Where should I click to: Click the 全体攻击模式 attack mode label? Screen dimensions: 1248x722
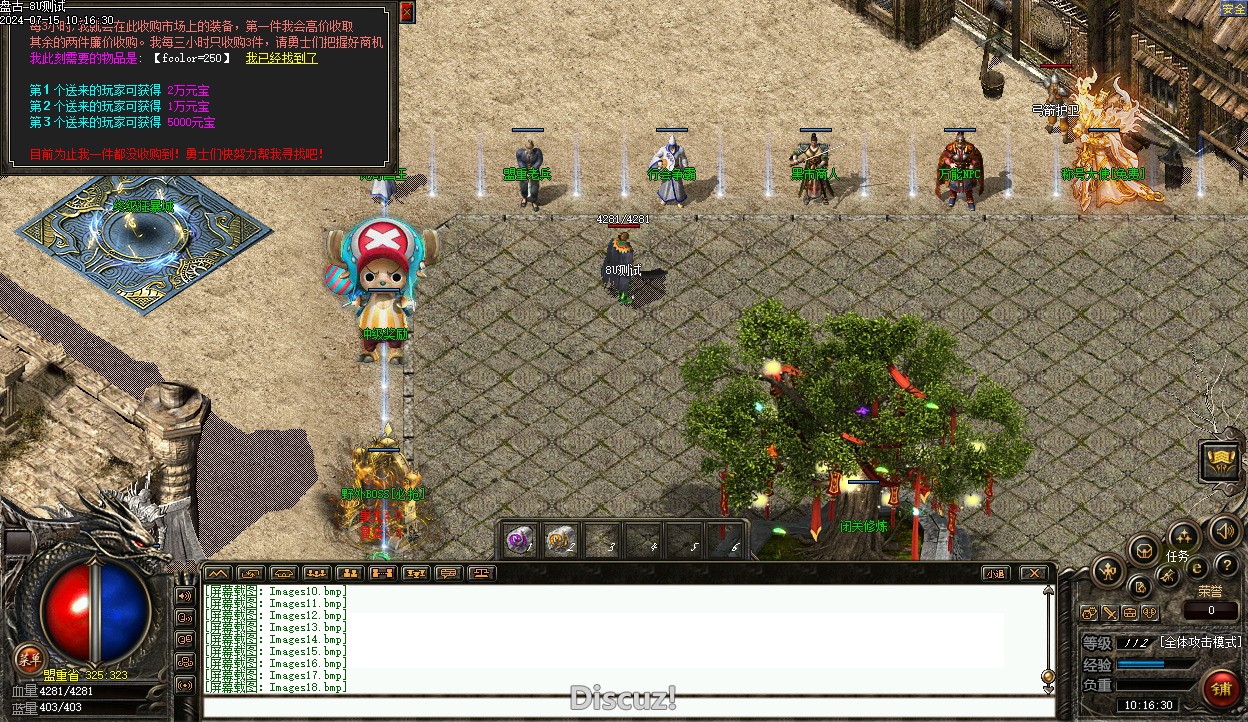1200,642
